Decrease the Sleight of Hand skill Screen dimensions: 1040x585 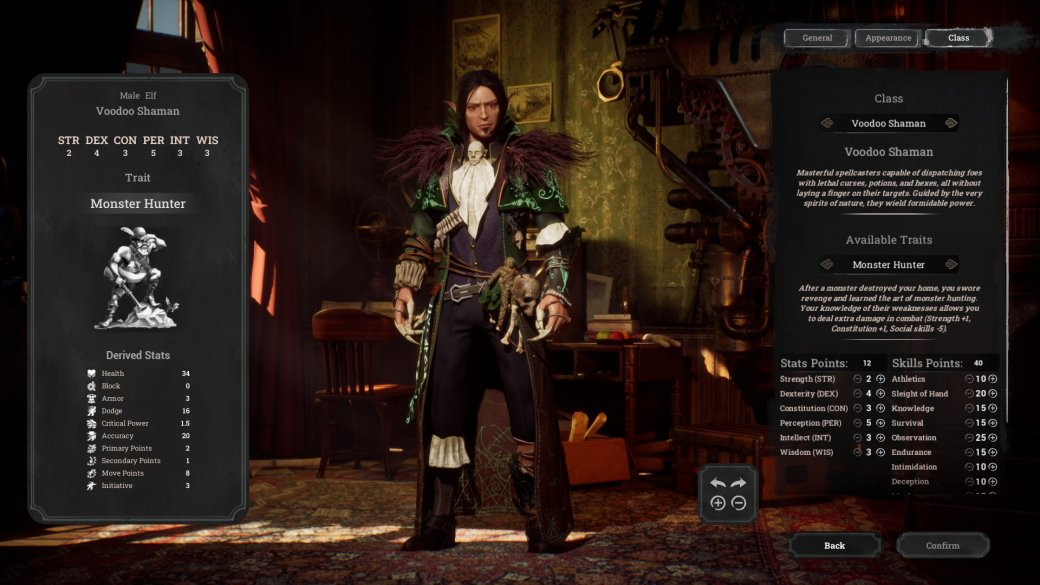(969, 394)
